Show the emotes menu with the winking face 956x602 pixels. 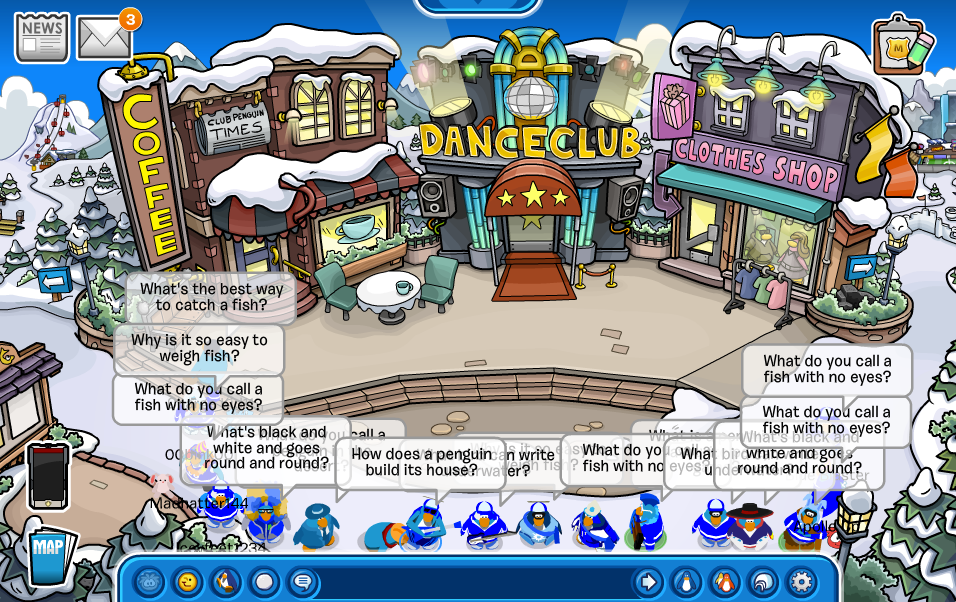188,581
